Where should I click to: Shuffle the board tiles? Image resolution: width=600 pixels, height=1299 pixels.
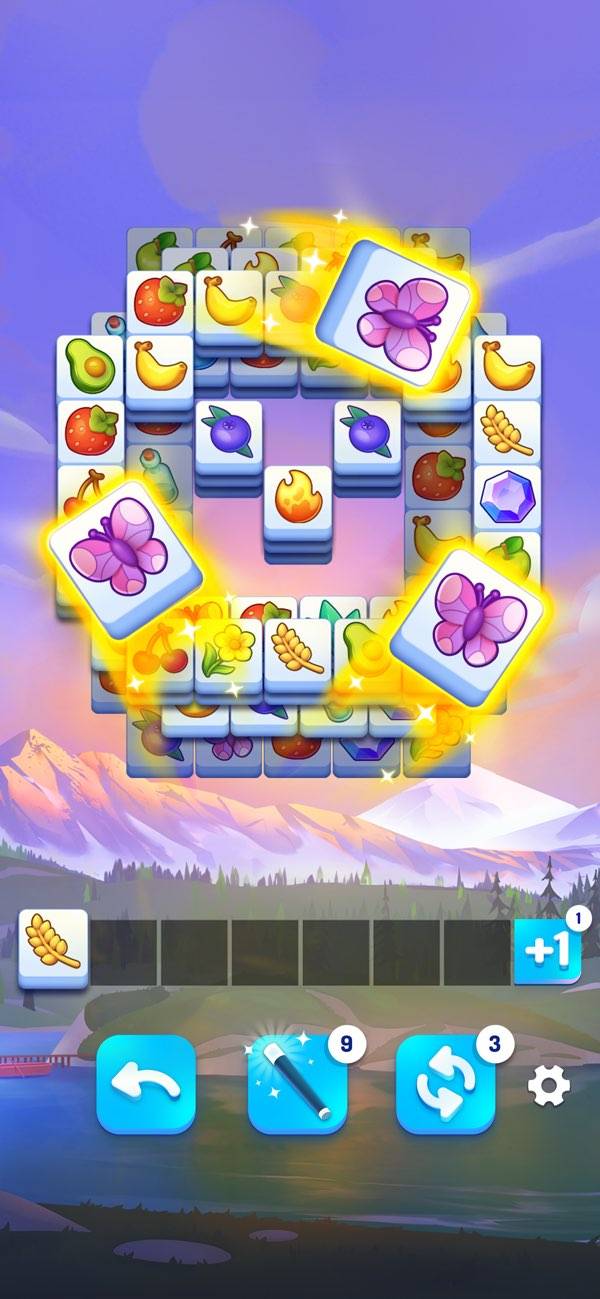click(x=447, y=1084)
